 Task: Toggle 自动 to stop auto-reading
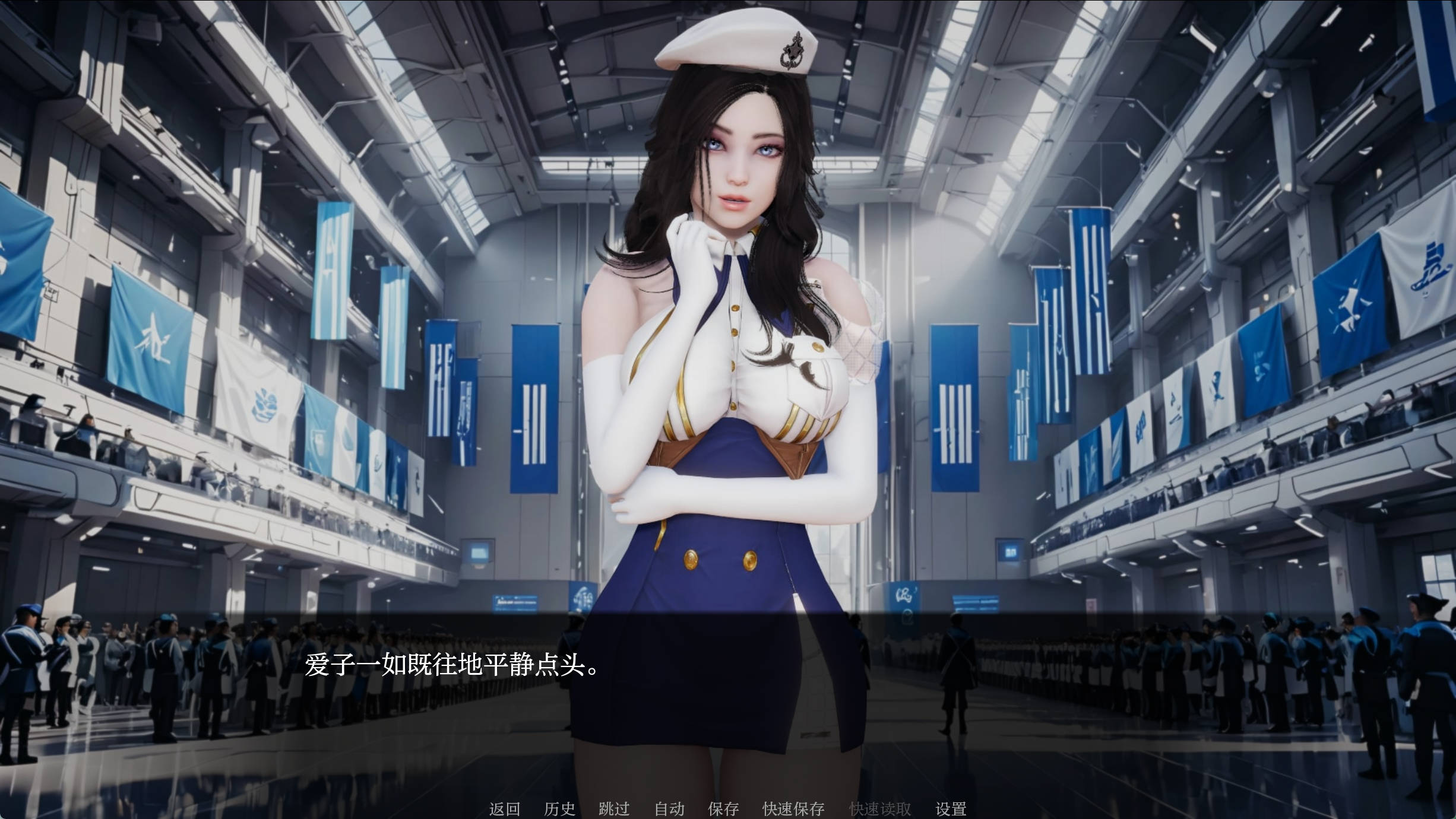pyautogui.click(x=669, y=808)
